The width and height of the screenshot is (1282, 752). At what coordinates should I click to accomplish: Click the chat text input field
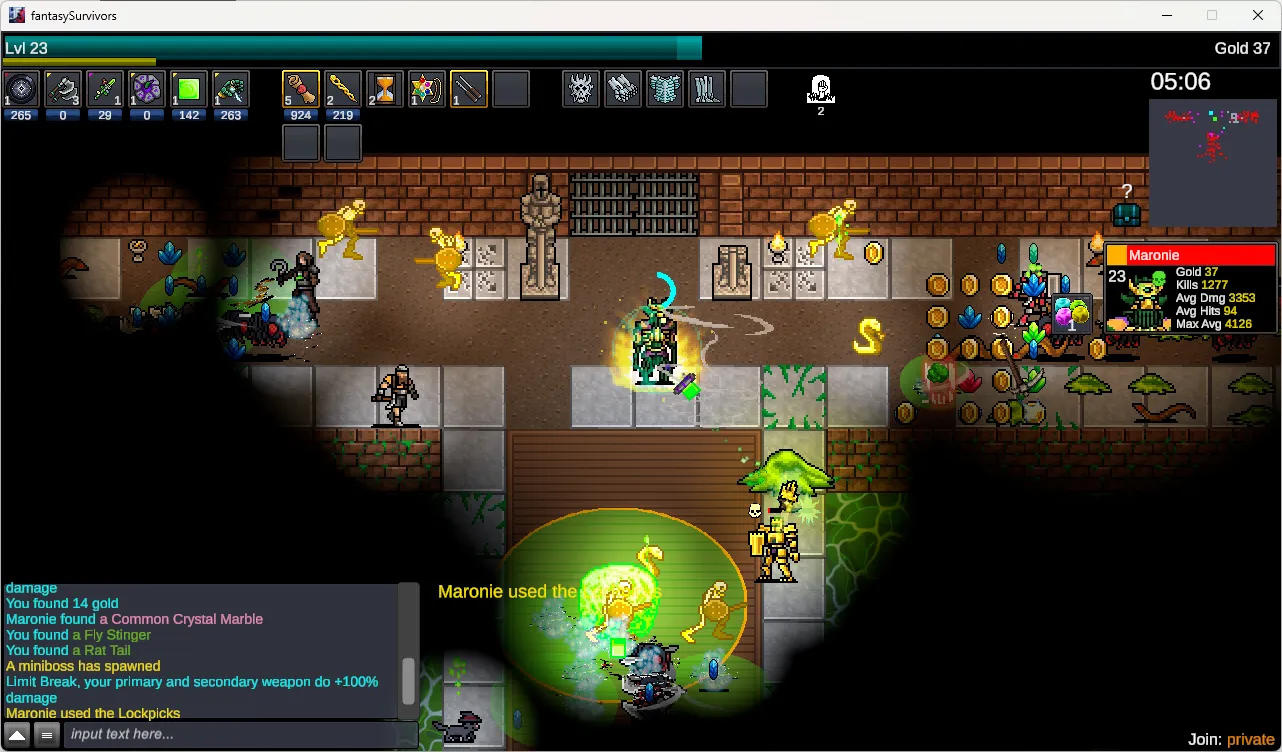click(x=240, y=735)
